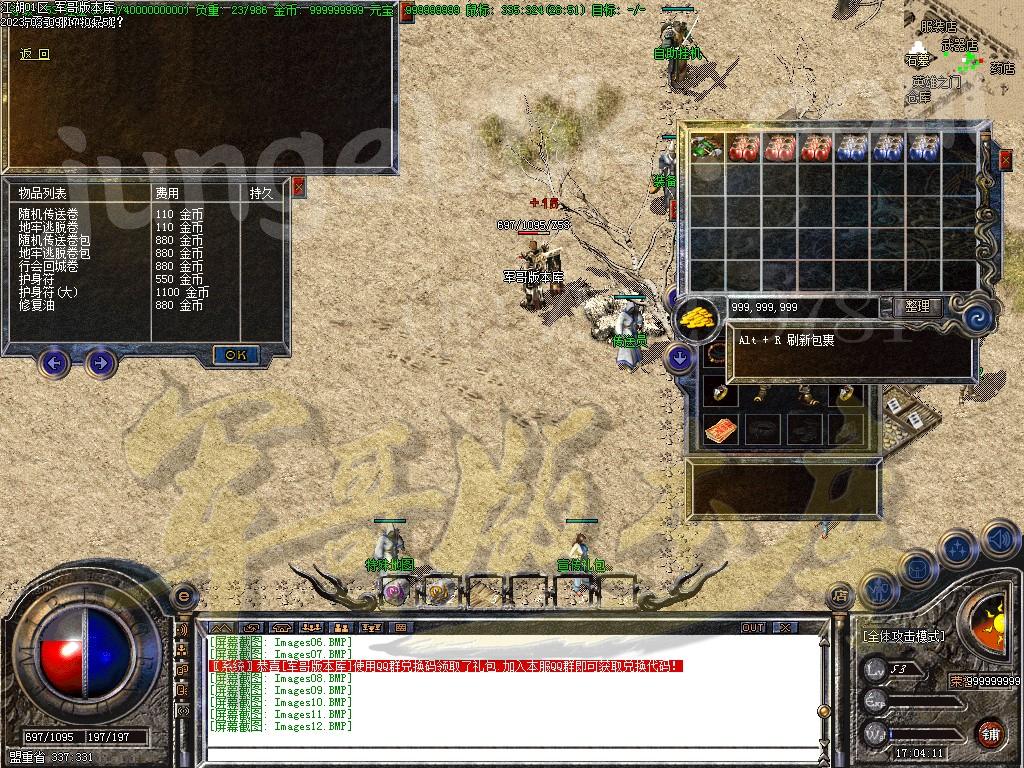Close the shop item list window
The image size is (1024, 768).
tap(298, 187)
